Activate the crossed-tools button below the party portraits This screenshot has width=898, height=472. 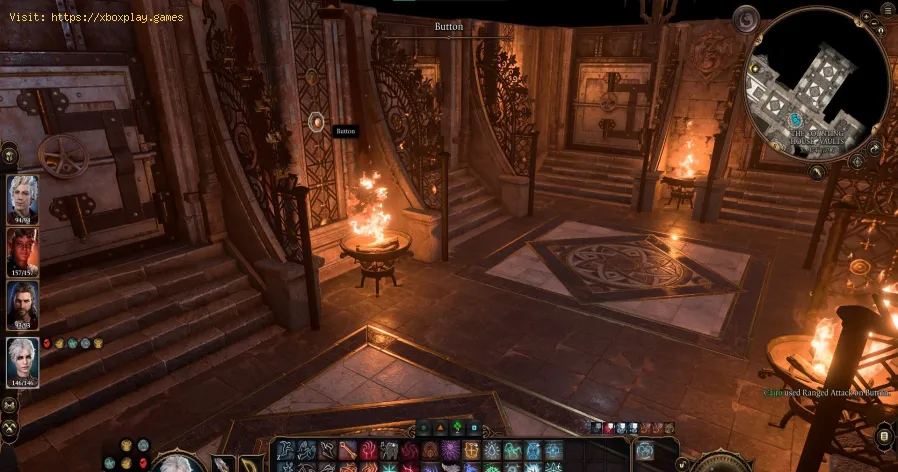click(x=9, y=427)
